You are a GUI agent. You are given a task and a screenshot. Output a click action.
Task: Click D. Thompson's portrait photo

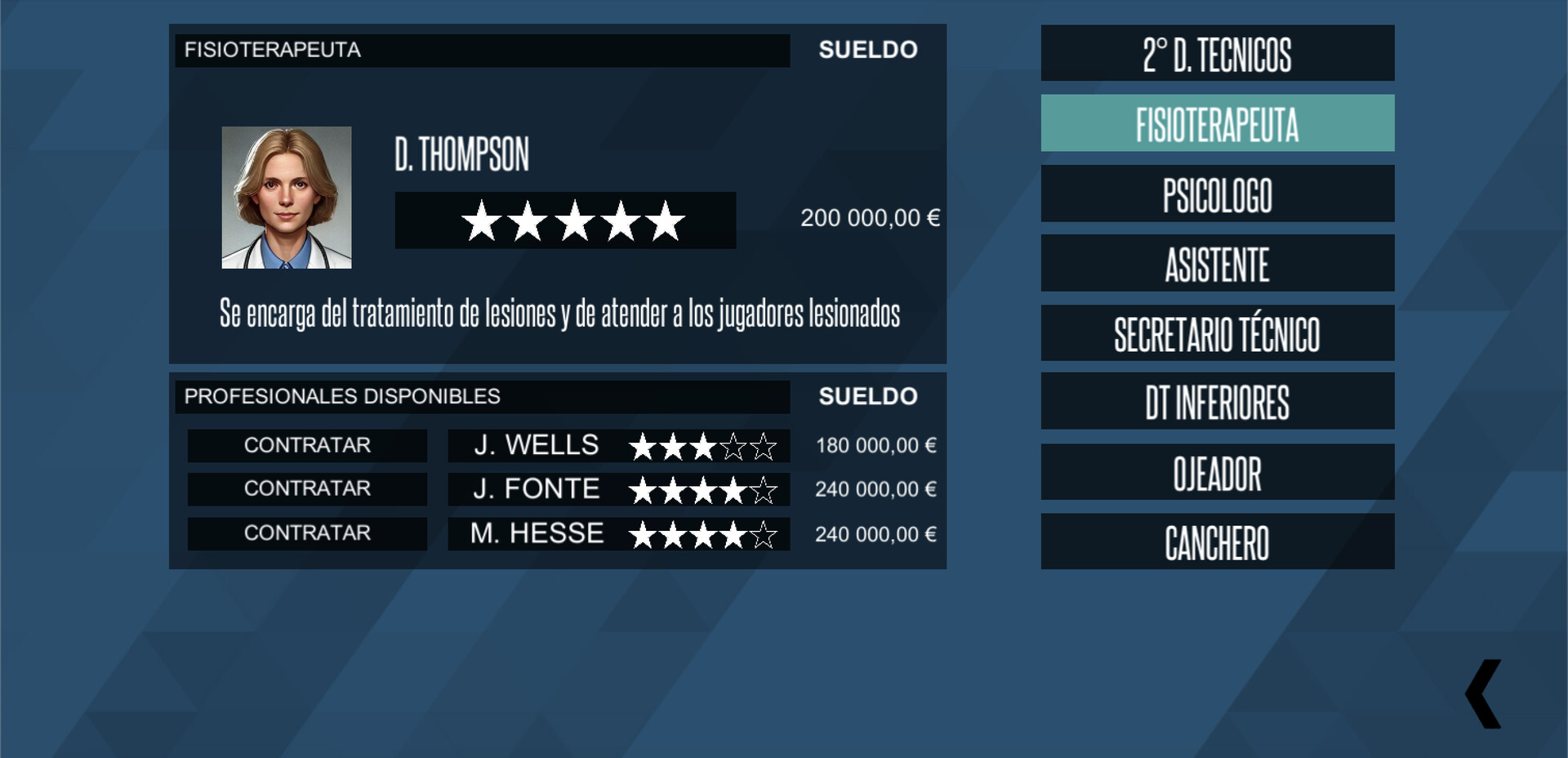coord(286,196)
